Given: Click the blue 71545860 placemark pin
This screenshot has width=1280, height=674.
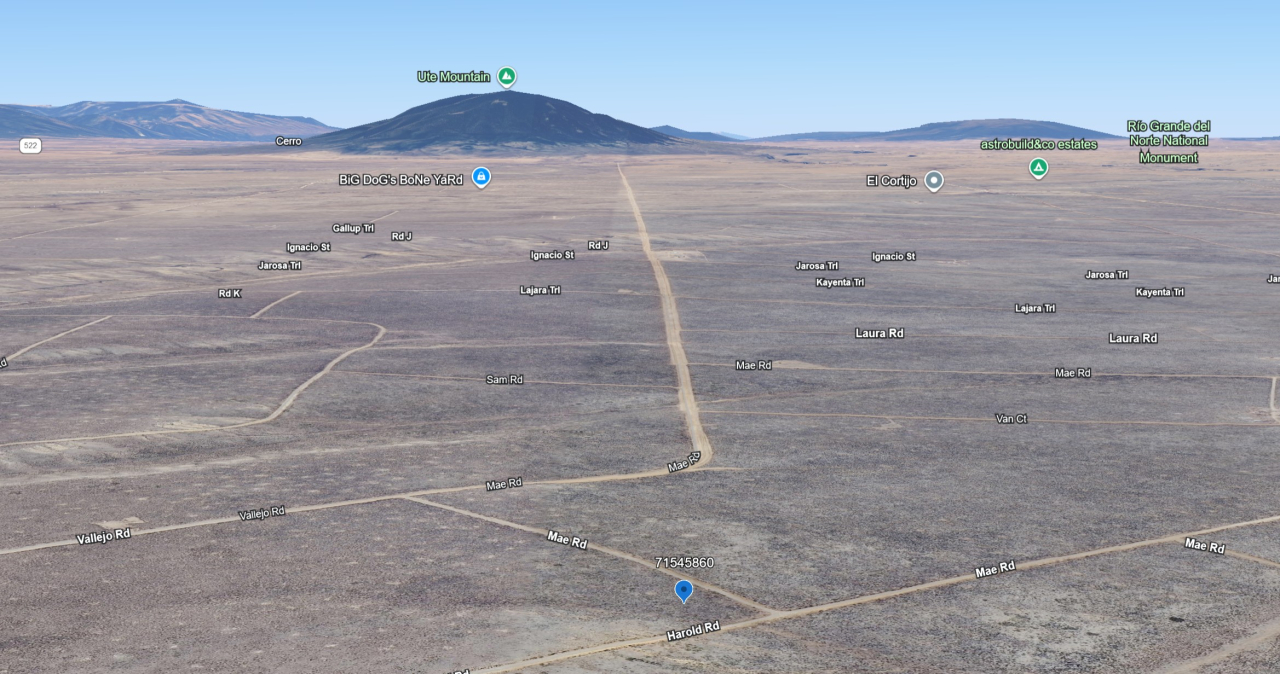Looking at the screenshot, I should coord(684,591).
